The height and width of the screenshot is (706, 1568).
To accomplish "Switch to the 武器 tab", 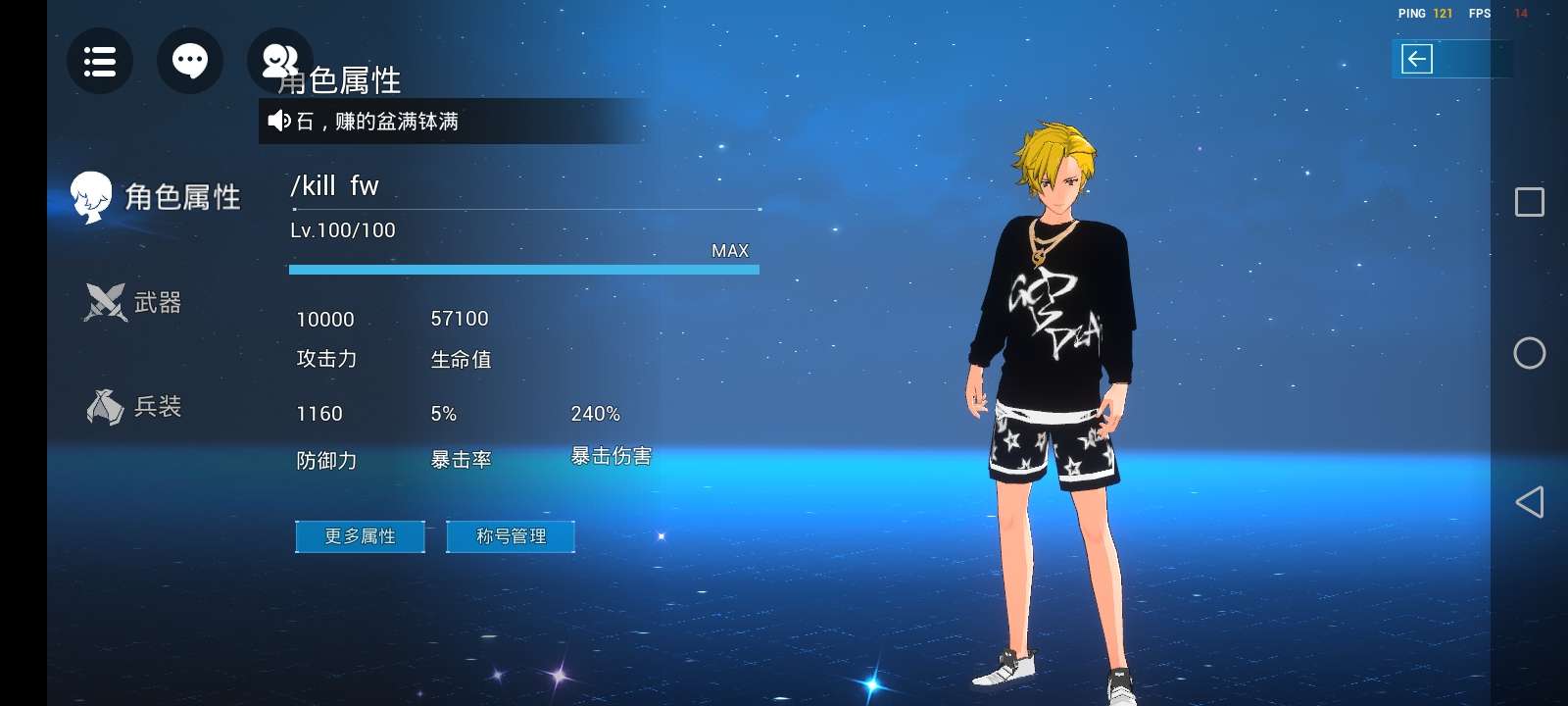I will tap(134, 302).
